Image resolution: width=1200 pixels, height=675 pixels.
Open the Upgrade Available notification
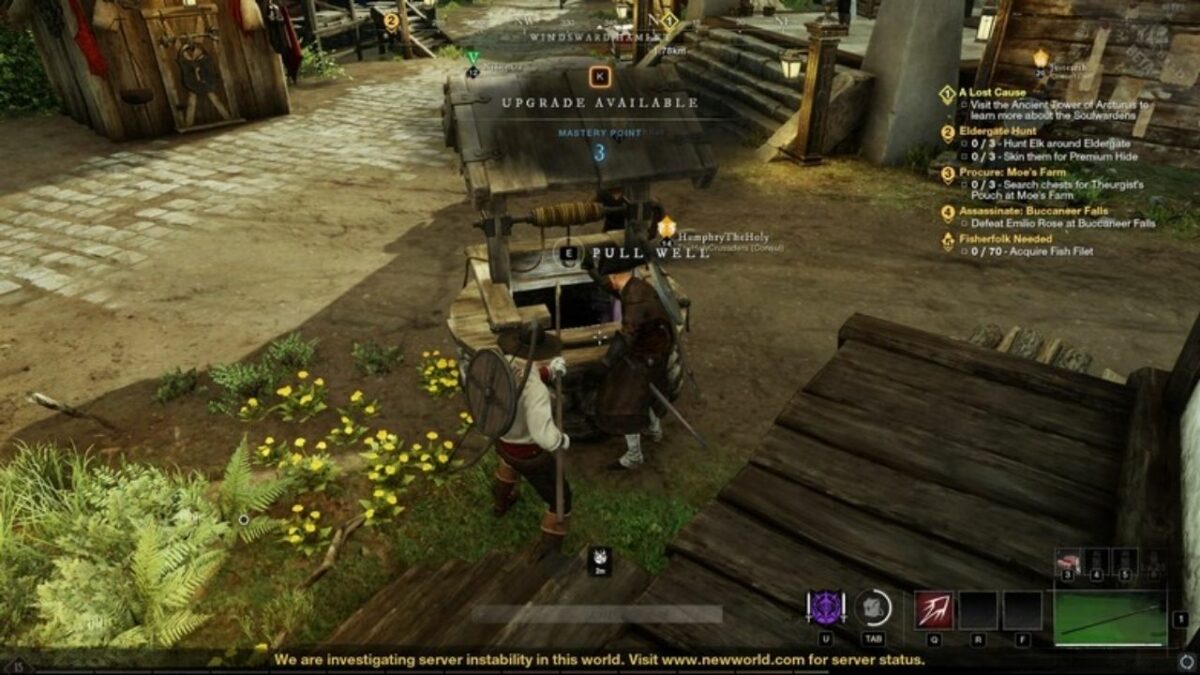tap(600, 101)
